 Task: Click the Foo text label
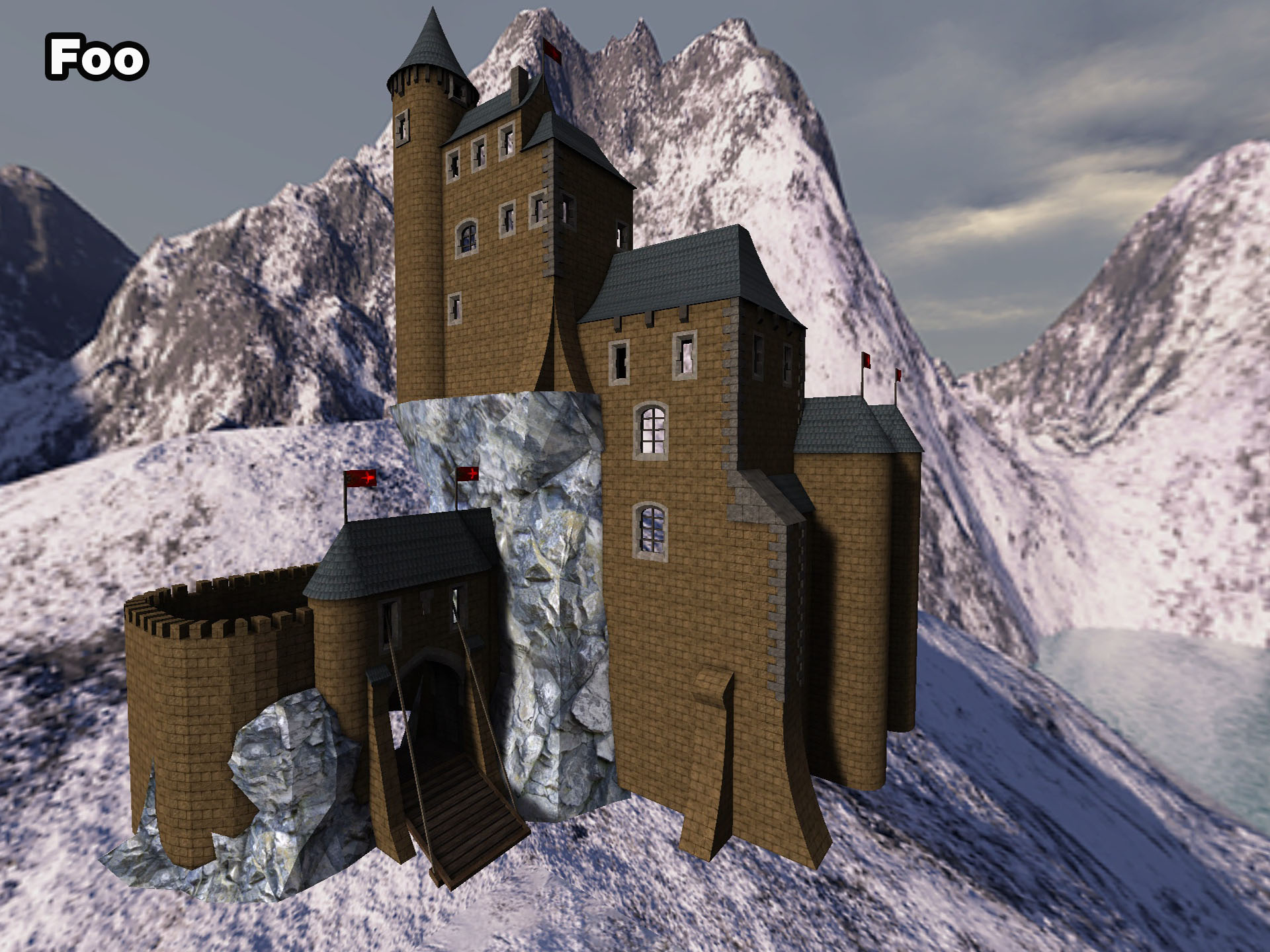click(x=97, y=58)
